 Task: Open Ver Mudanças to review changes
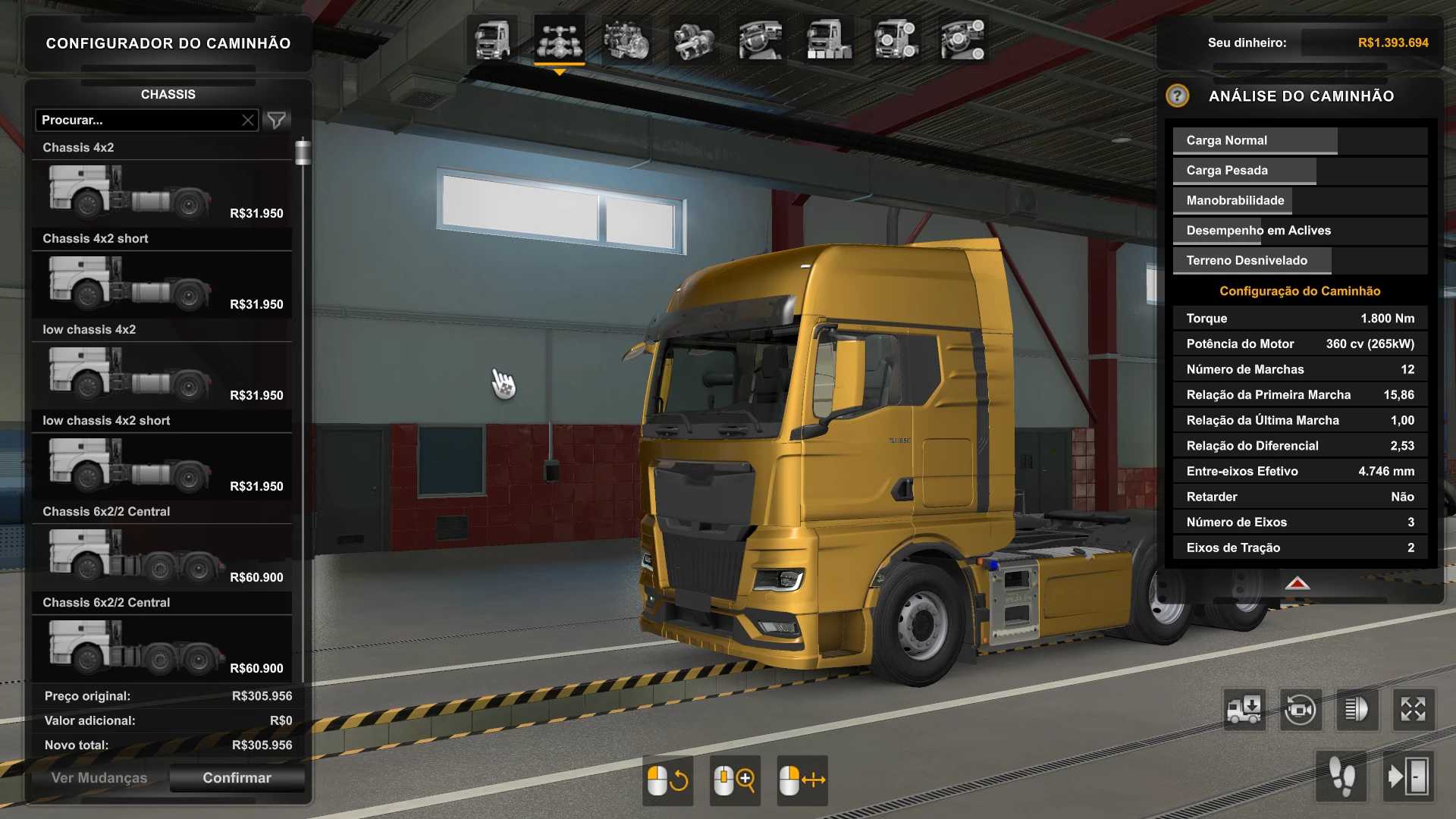(x=99, y=778)
